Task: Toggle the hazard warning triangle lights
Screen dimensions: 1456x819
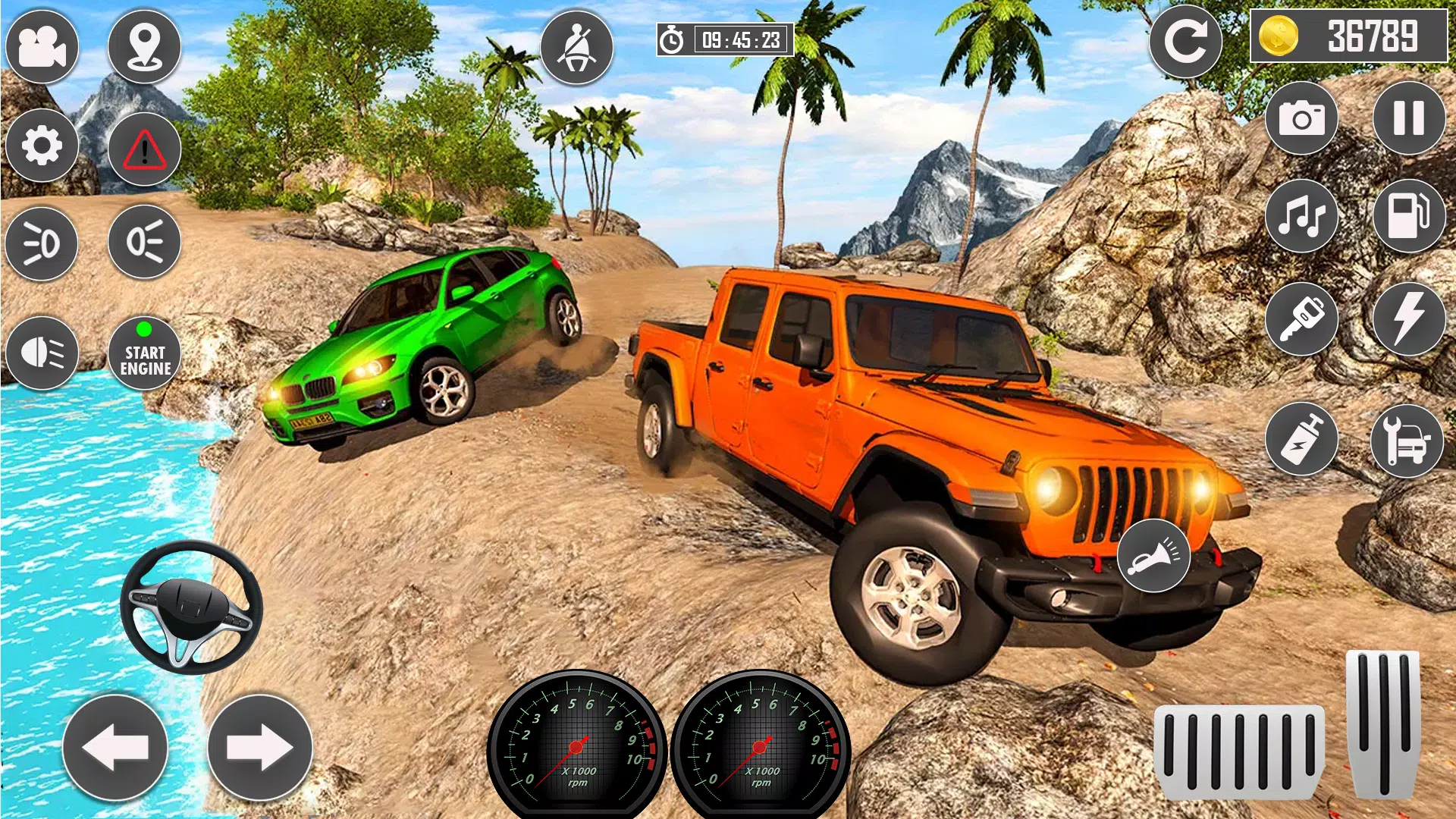Action: pos(144,149)
